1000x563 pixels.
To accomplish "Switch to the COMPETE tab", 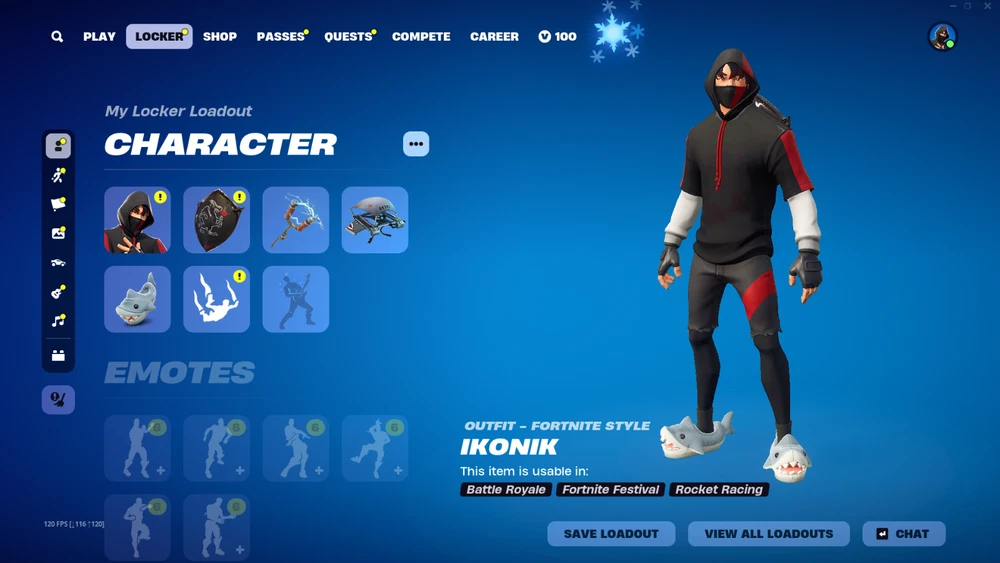I will 421,37.
